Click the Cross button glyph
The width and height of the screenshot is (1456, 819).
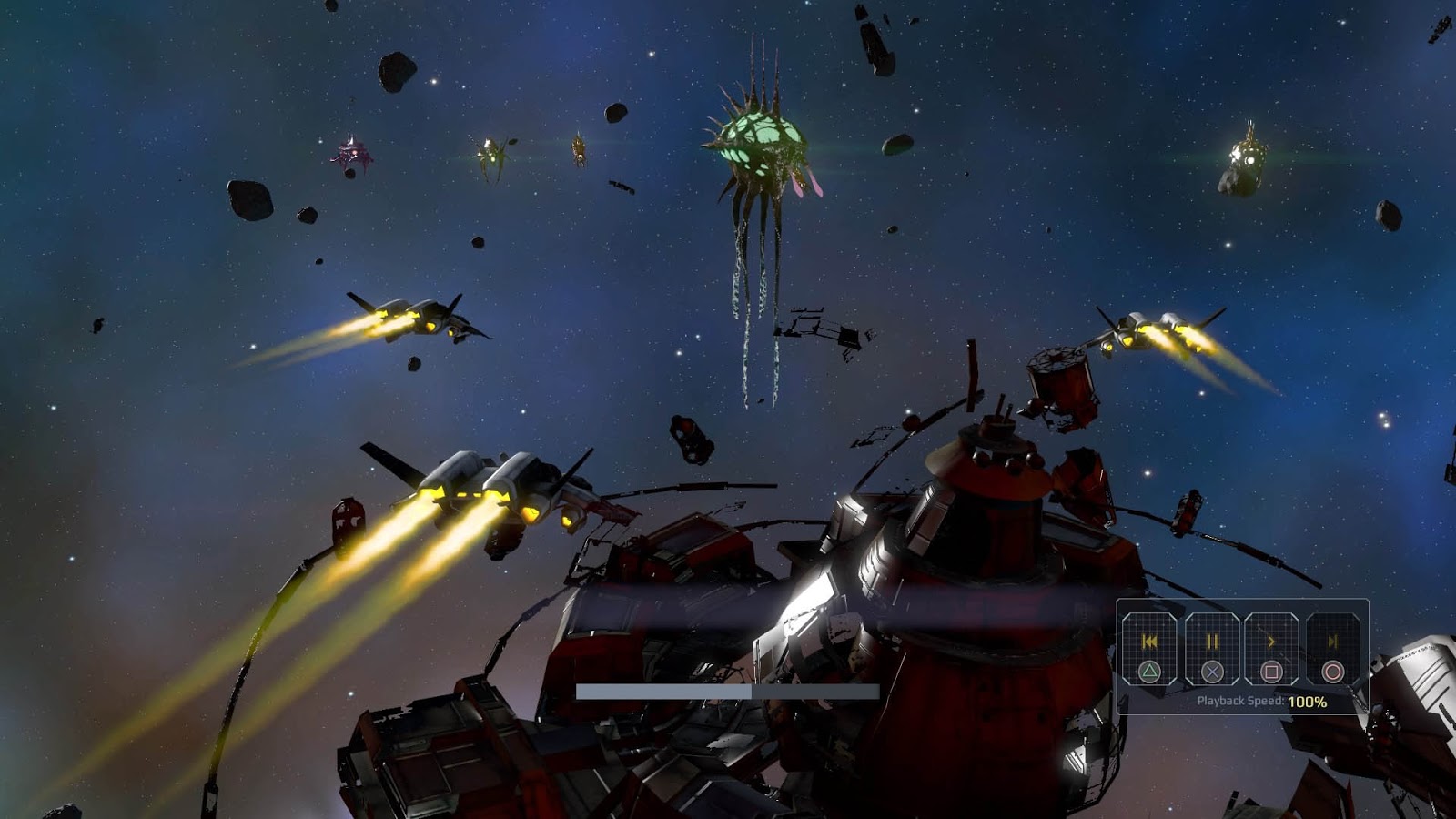(x=1212, y=672)
